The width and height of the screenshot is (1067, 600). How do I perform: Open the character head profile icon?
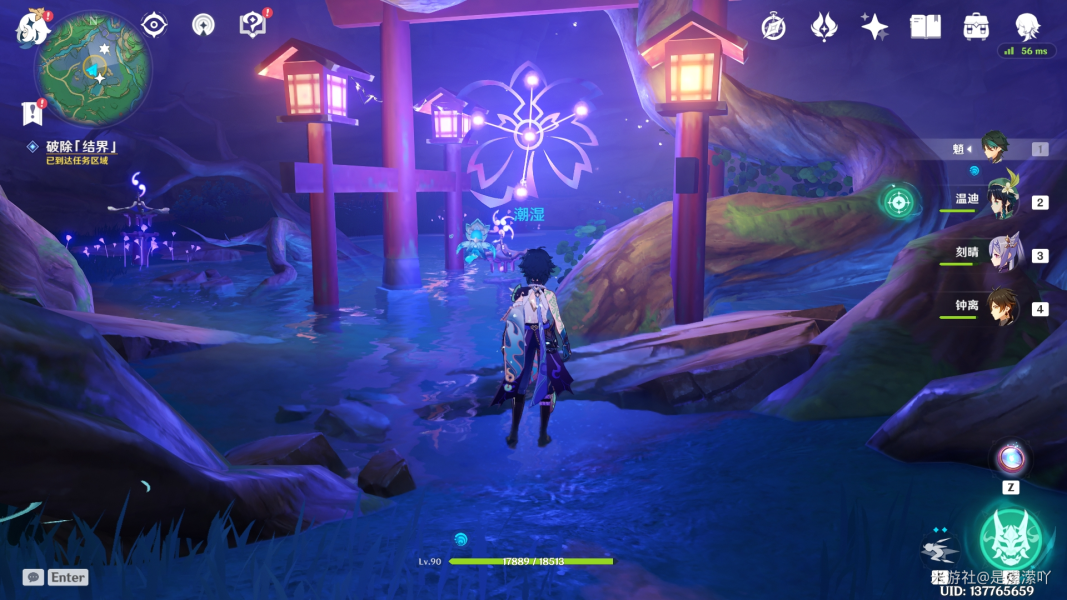tap(1027, 26)
